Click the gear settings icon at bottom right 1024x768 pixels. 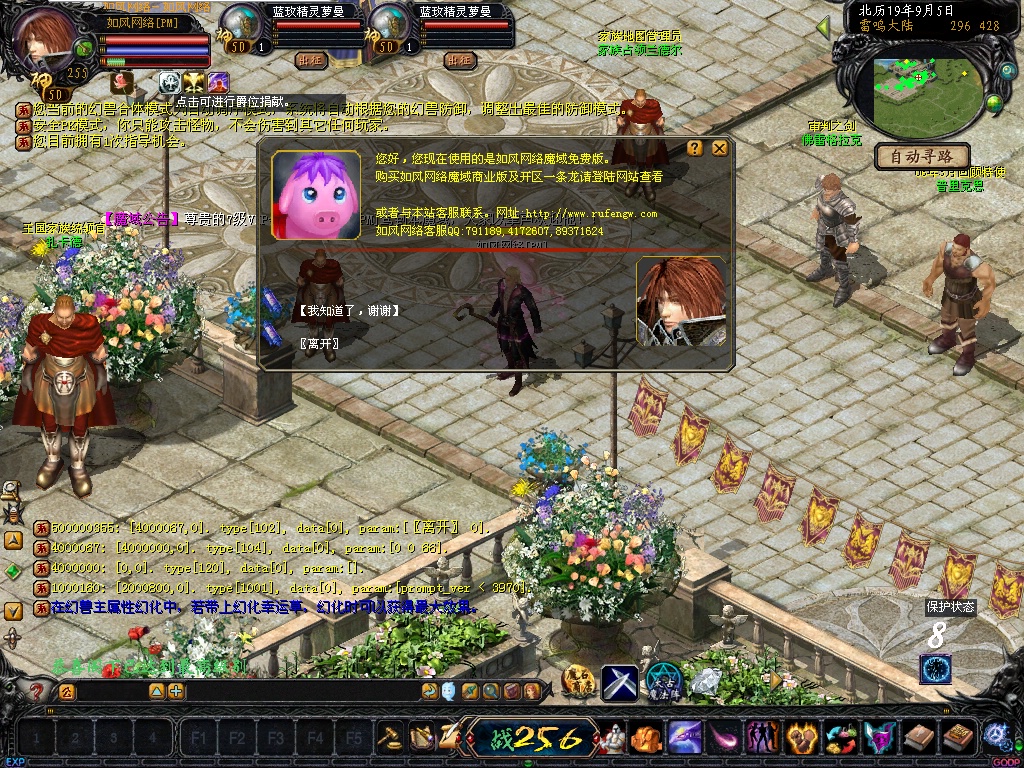click(x=995, y=737)
